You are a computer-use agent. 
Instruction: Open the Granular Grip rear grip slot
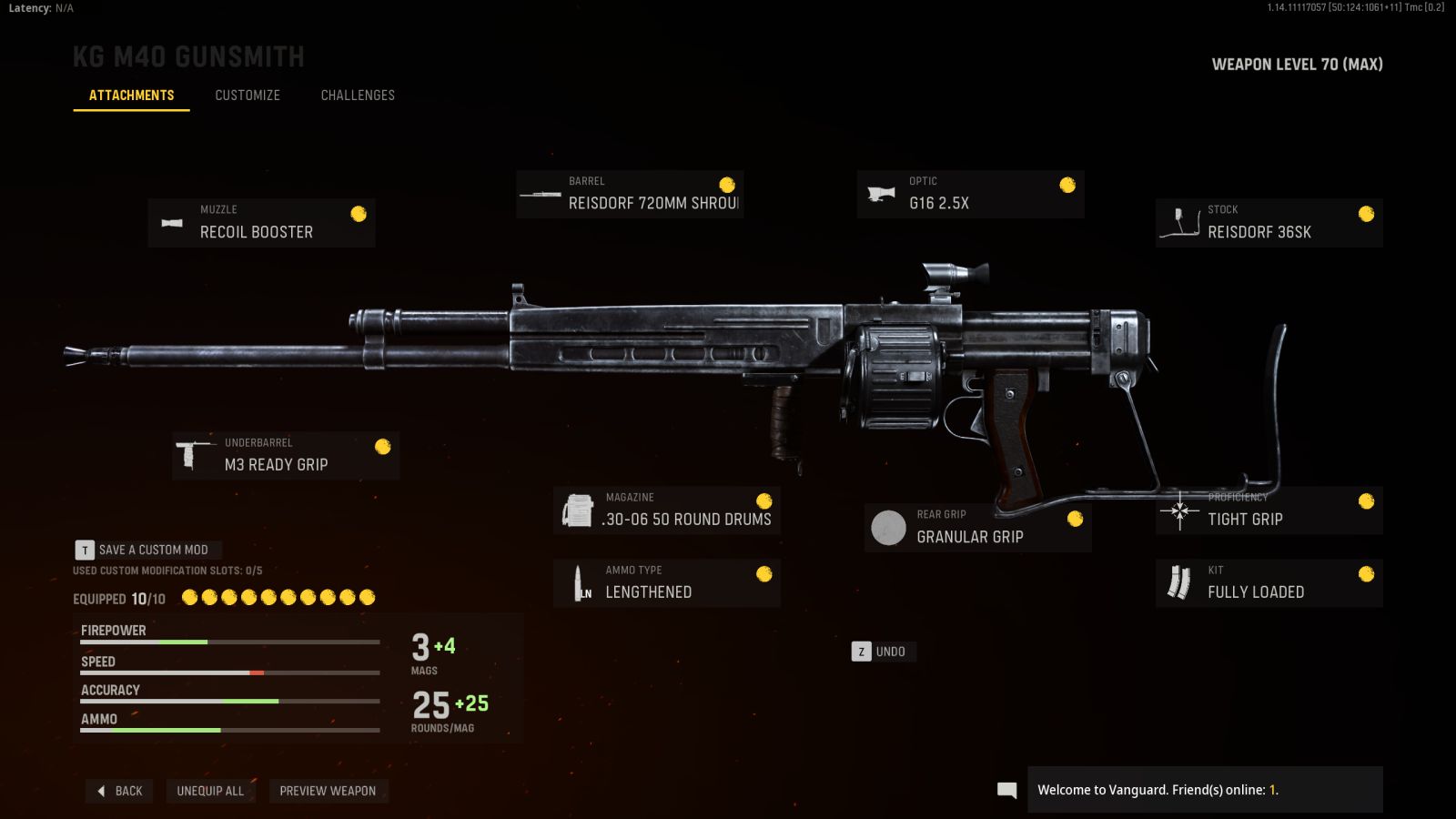click(x=977, y=528)
